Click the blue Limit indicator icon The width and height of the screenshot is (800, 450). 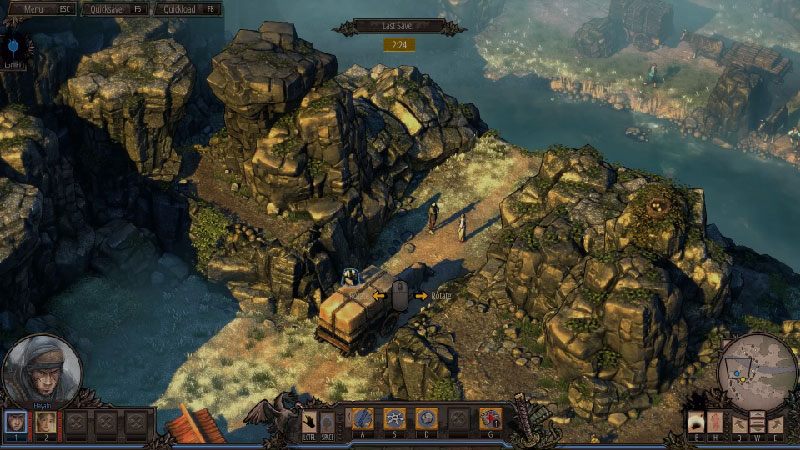coord(14,49)
